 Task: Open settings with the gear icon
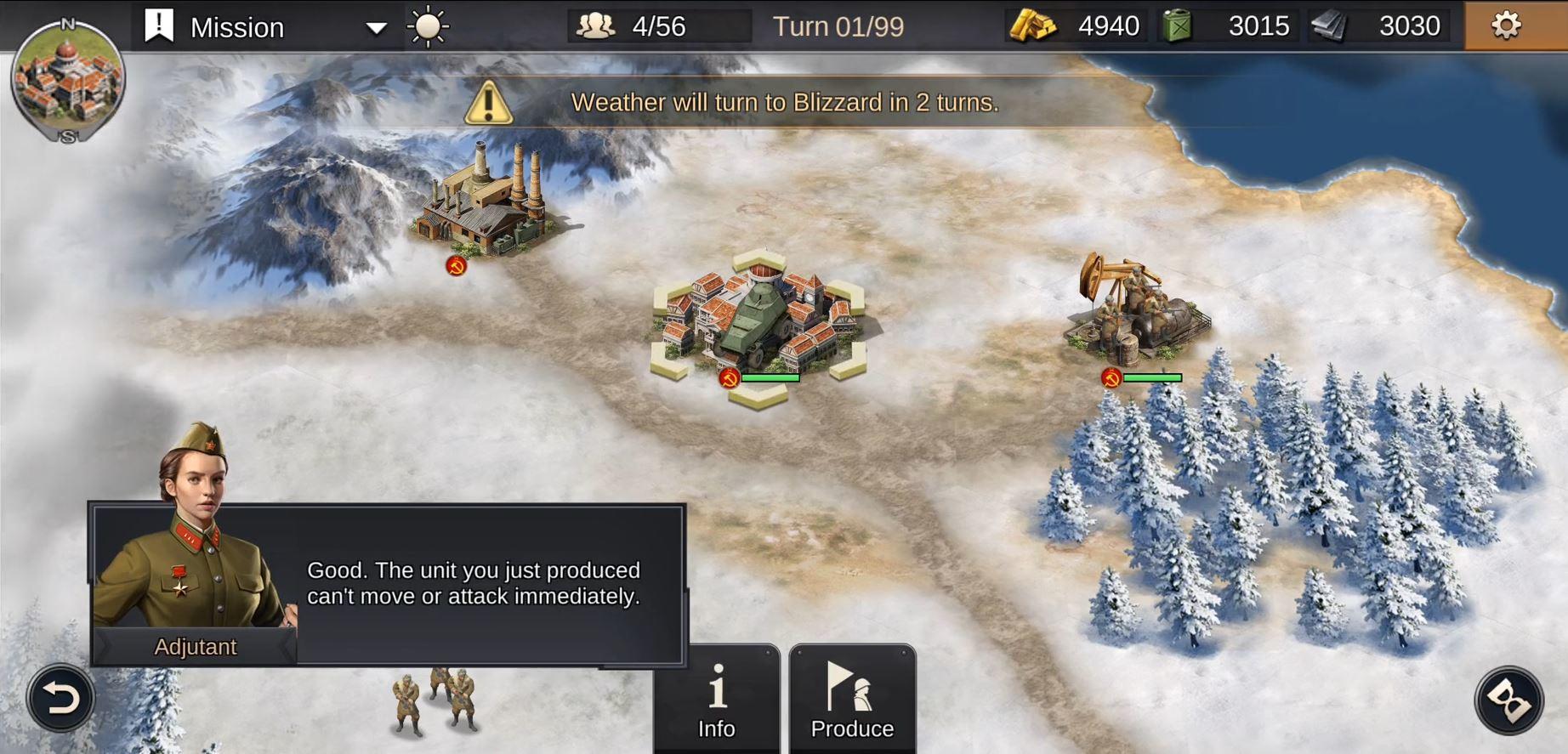pos(1505,26)
